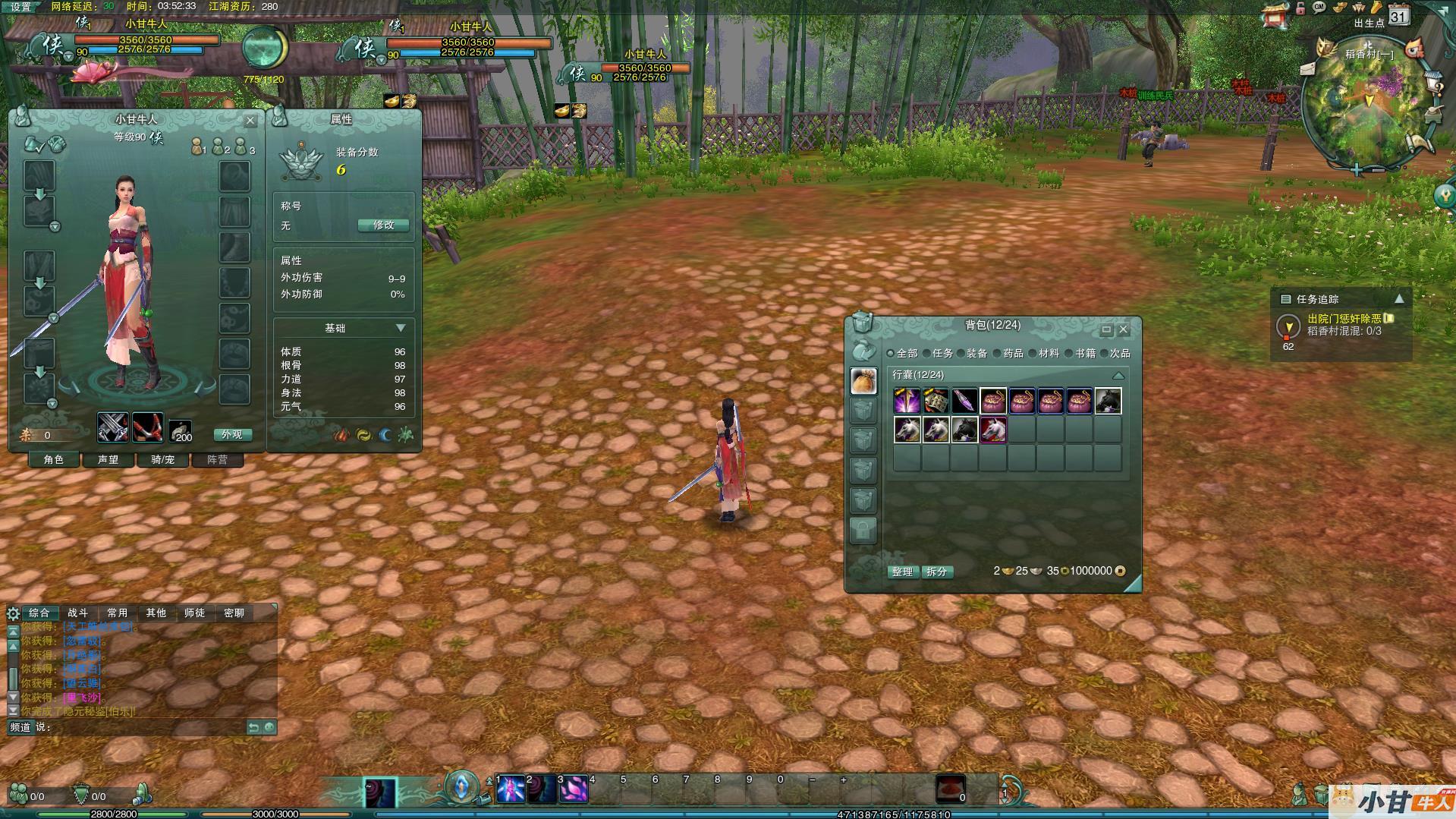The image size is (1456, 819).
Task: Select the red horse mount item
Action: tap(993, 430)
